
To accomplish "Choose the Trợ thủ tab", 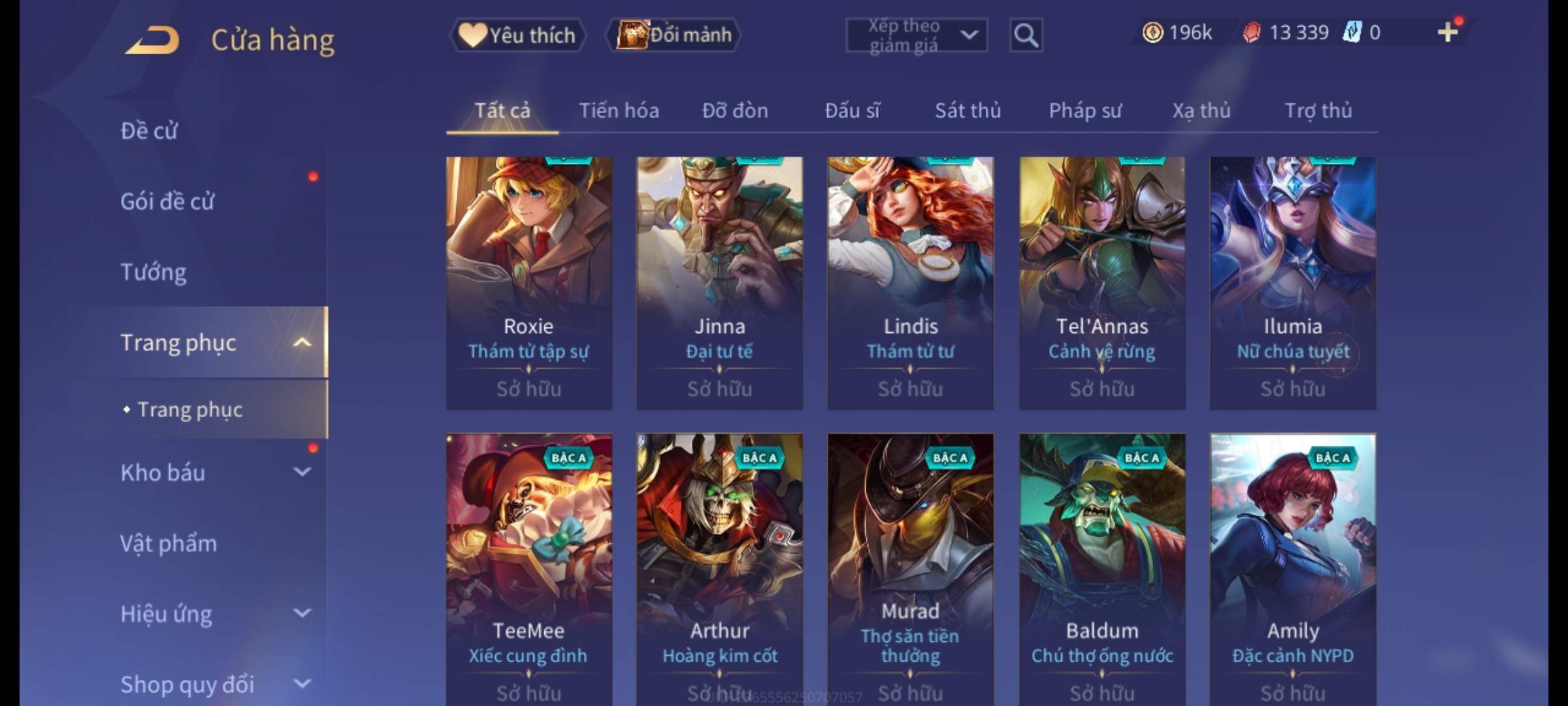I will point(1318,110).
